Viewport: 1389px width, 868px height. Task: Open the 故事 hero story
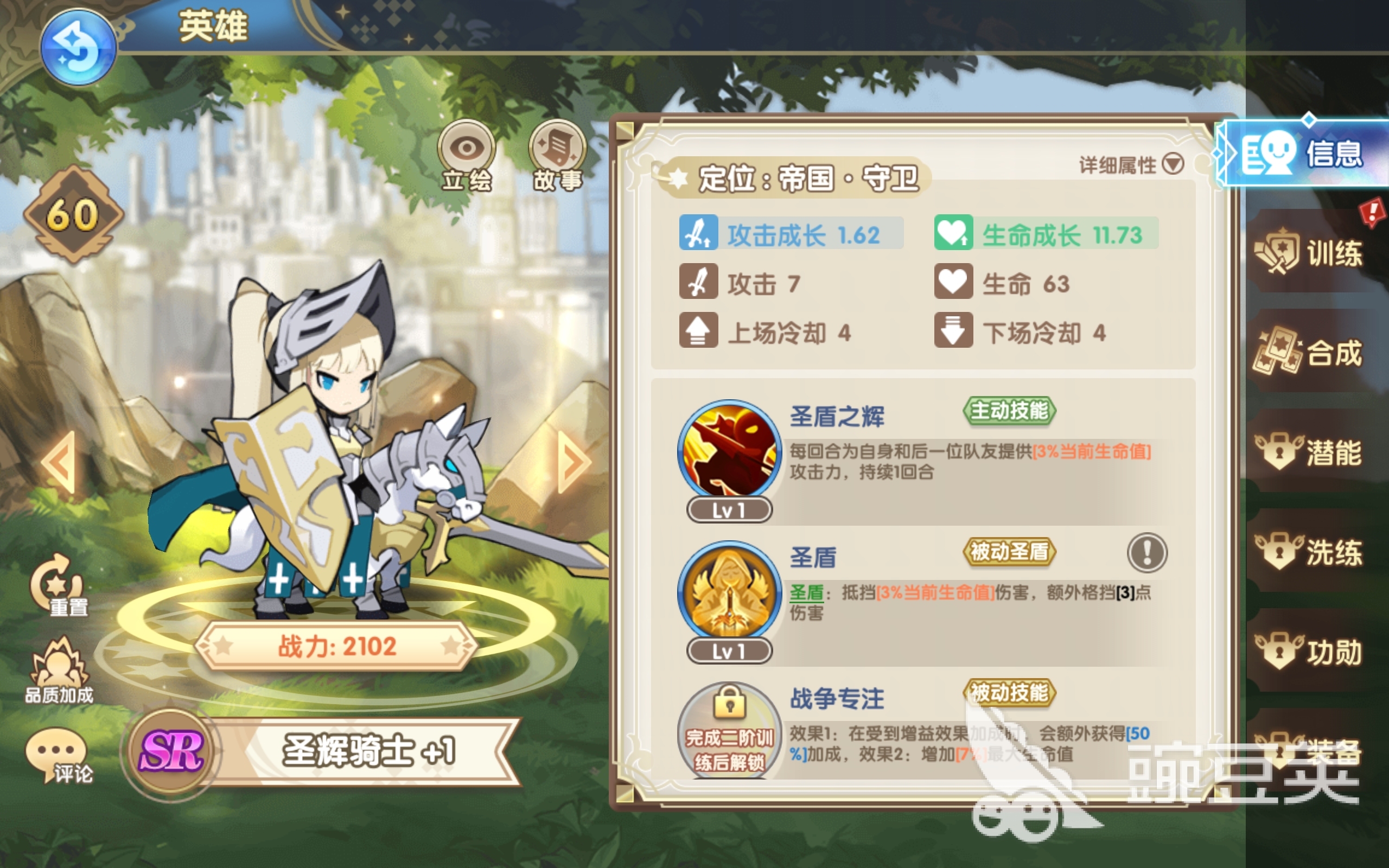click(557, 155)
